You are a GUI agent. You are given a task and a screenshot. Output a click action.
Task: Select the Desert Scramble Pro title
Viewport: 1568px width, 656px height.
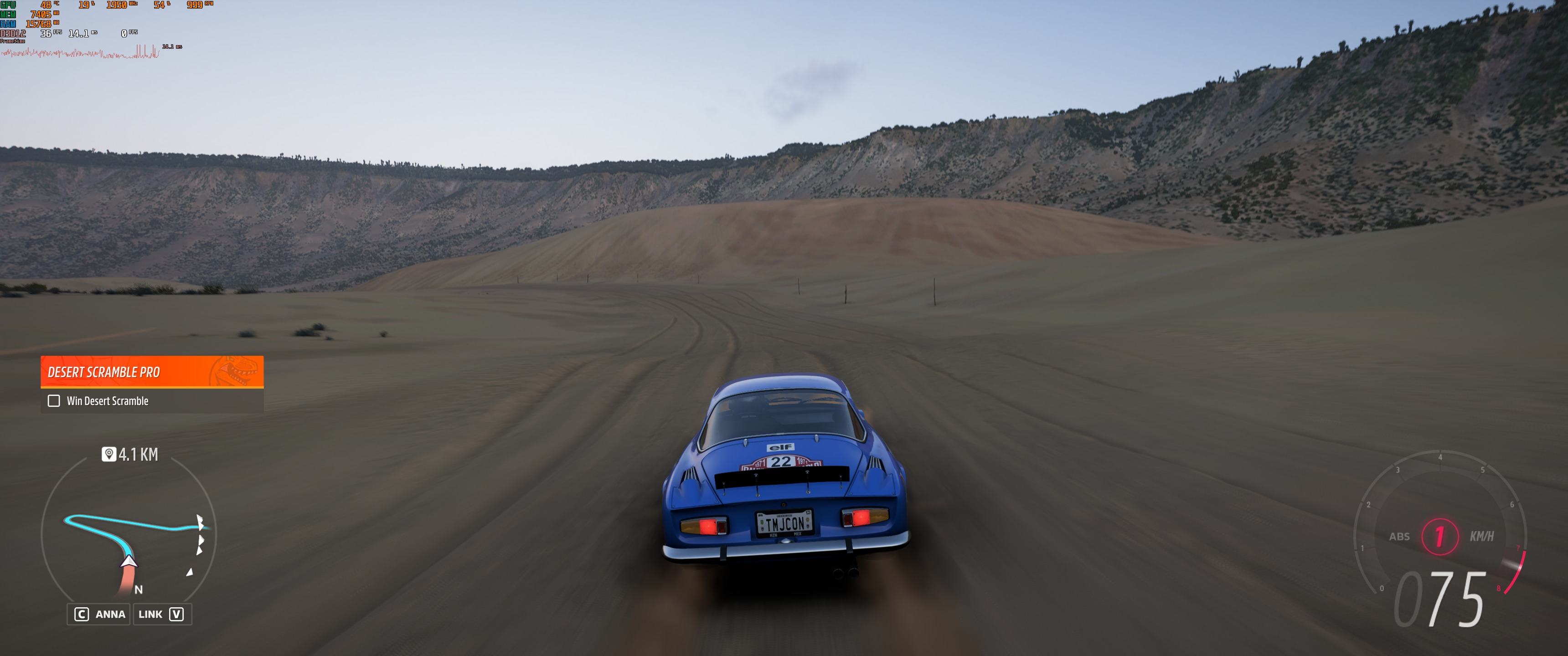(x=104, y=372)
